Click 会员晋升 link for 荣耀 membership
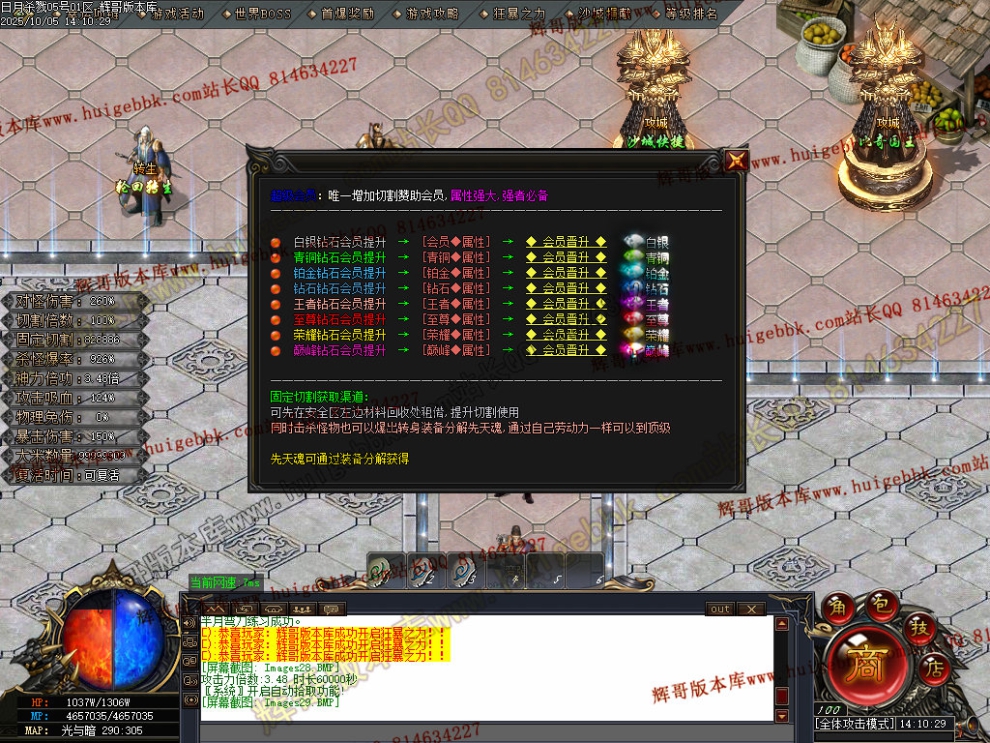 click(566, 335)
